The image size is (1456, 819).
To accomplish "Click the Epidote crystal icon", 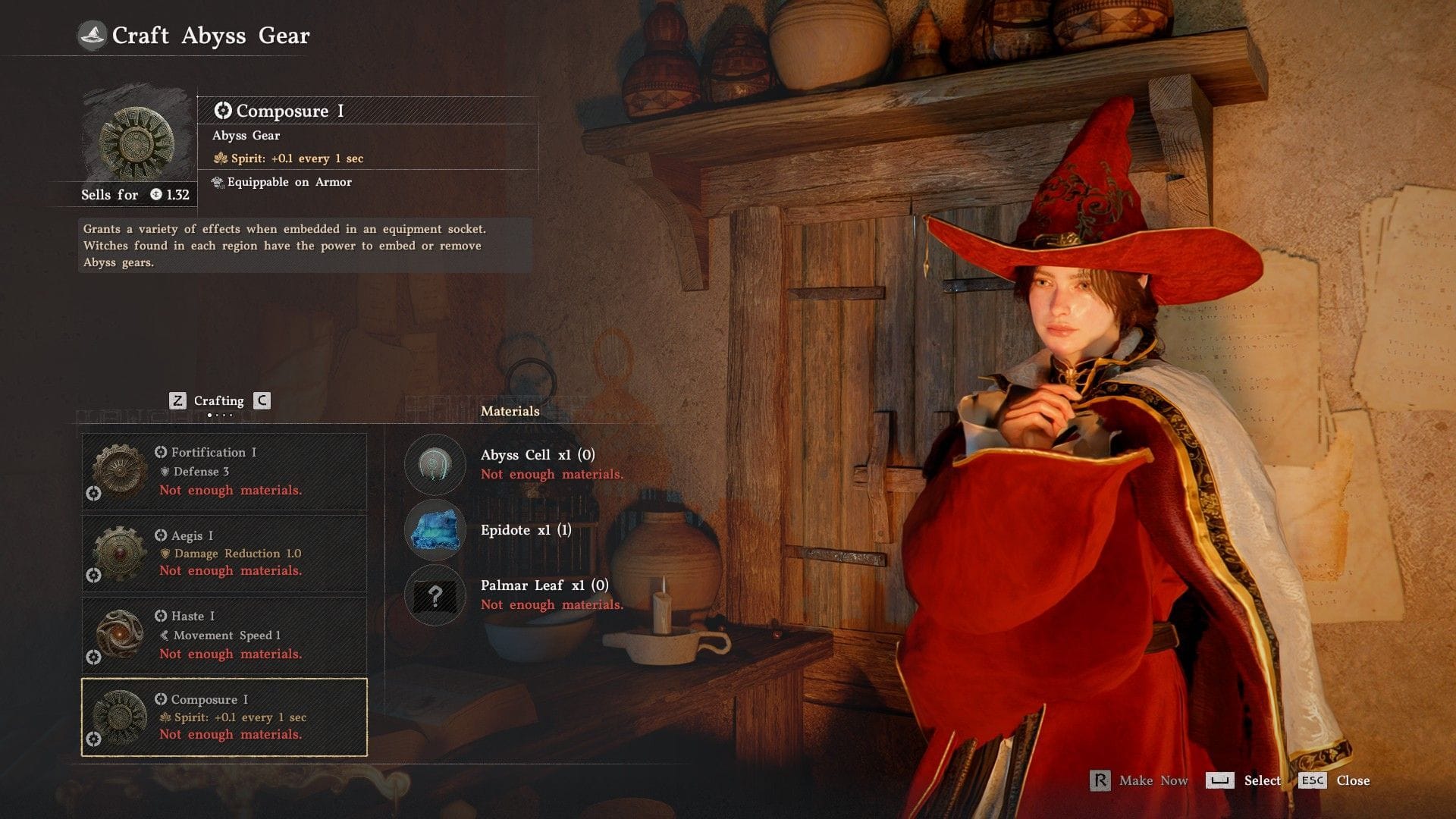I will pos(435,531).
